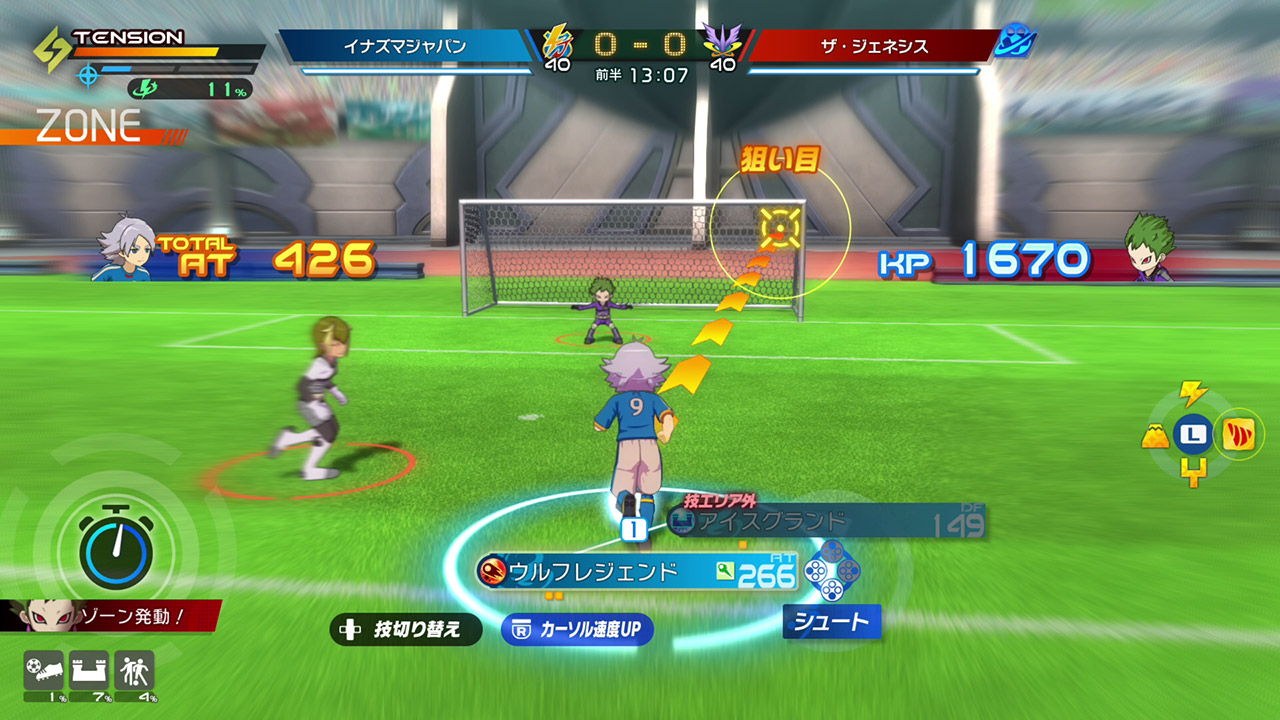Click the イナズマジャパン team name panel
Viewport: 1280px width, 720px height.
point(405,46)
